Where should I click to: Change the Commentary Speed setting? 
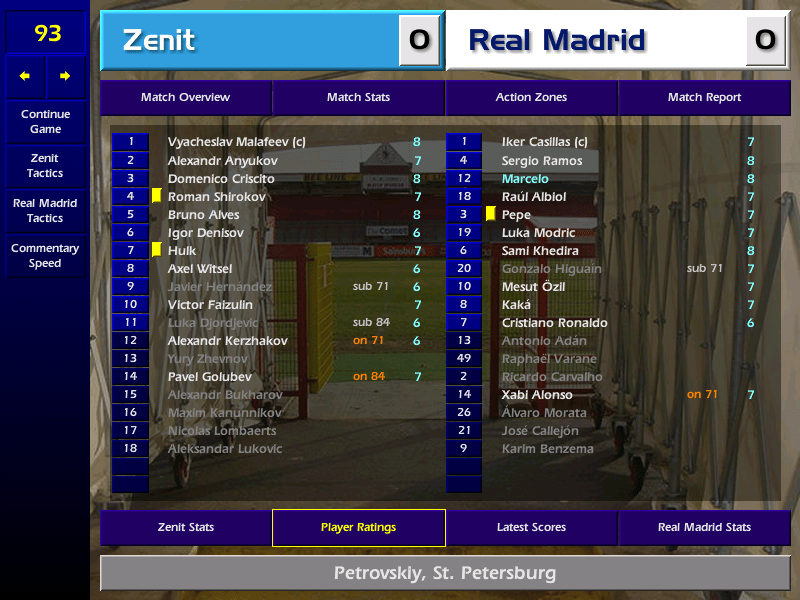pyautogui.click(x=45, y=256)
